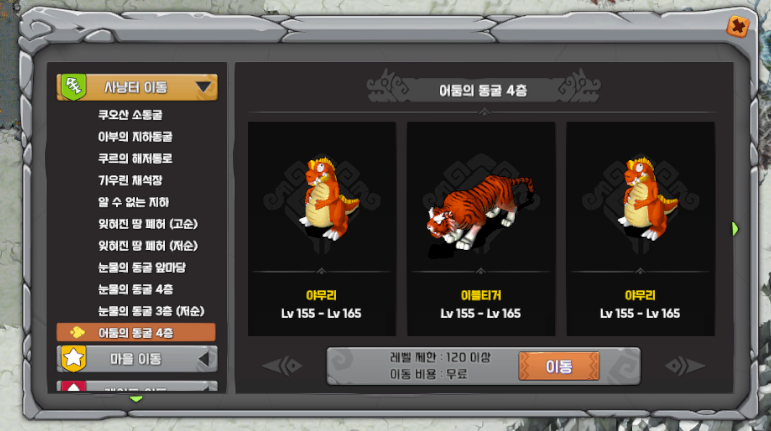Expand the 마을 이동 category
771x431 pixels.
coord(137,357)
